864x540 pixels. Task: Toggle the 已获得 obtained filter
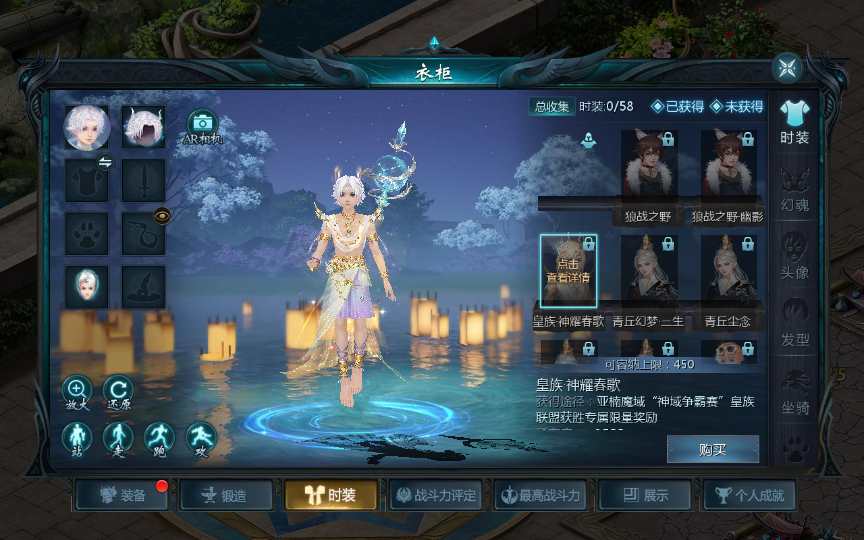(678, 107)
